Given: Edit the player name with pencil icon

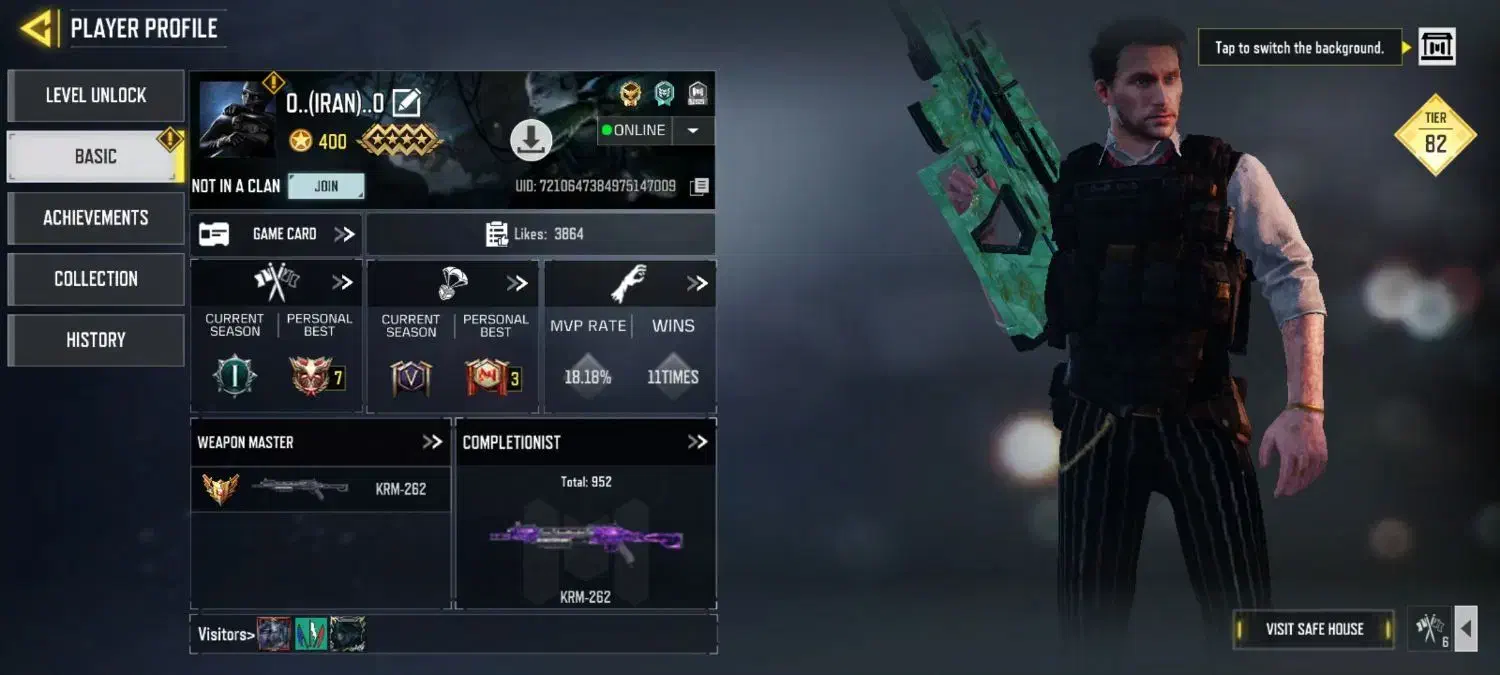Looking at the screenshot, I should [406, 102].
